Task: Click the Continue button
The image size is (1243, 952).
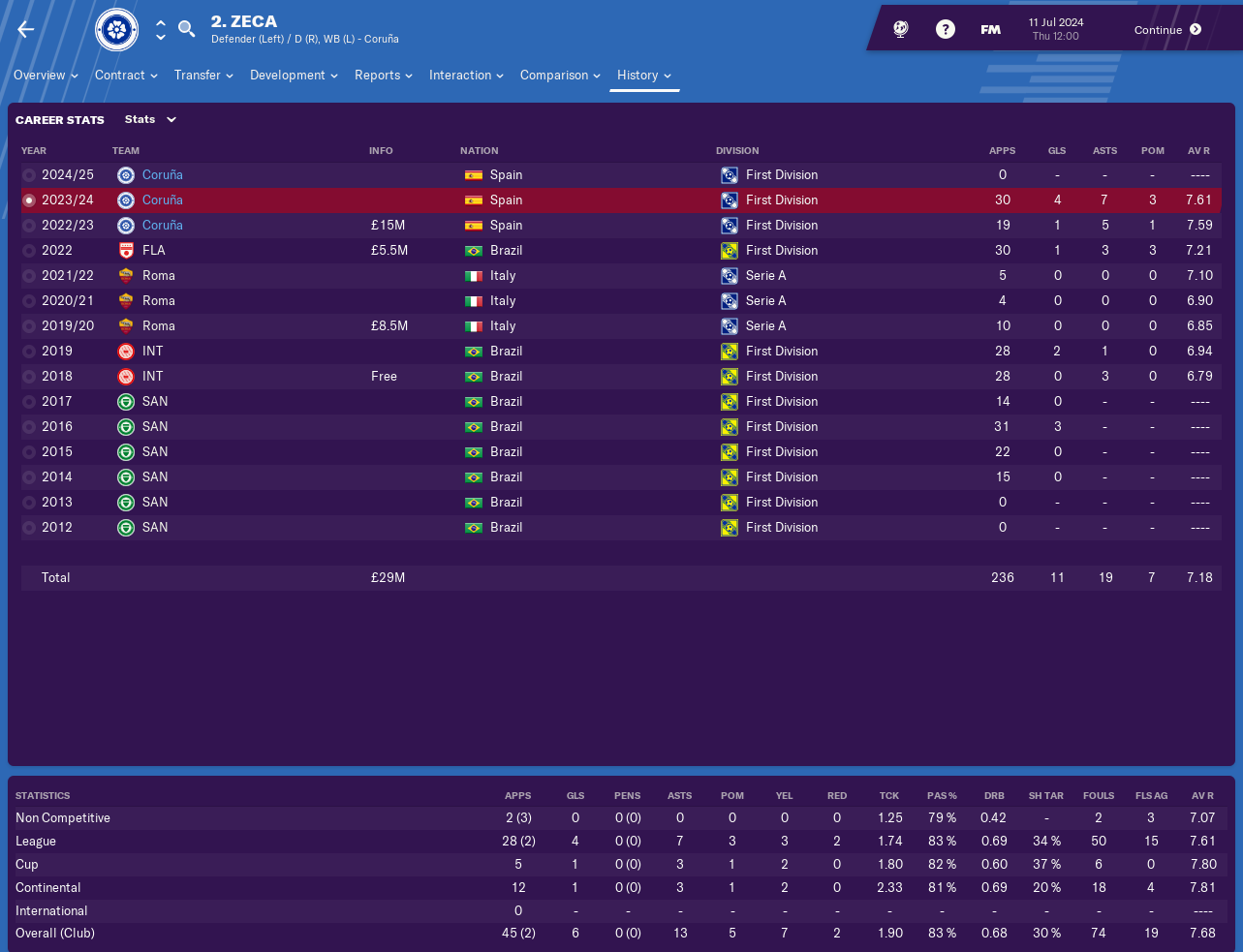Action: (1167, 30)
